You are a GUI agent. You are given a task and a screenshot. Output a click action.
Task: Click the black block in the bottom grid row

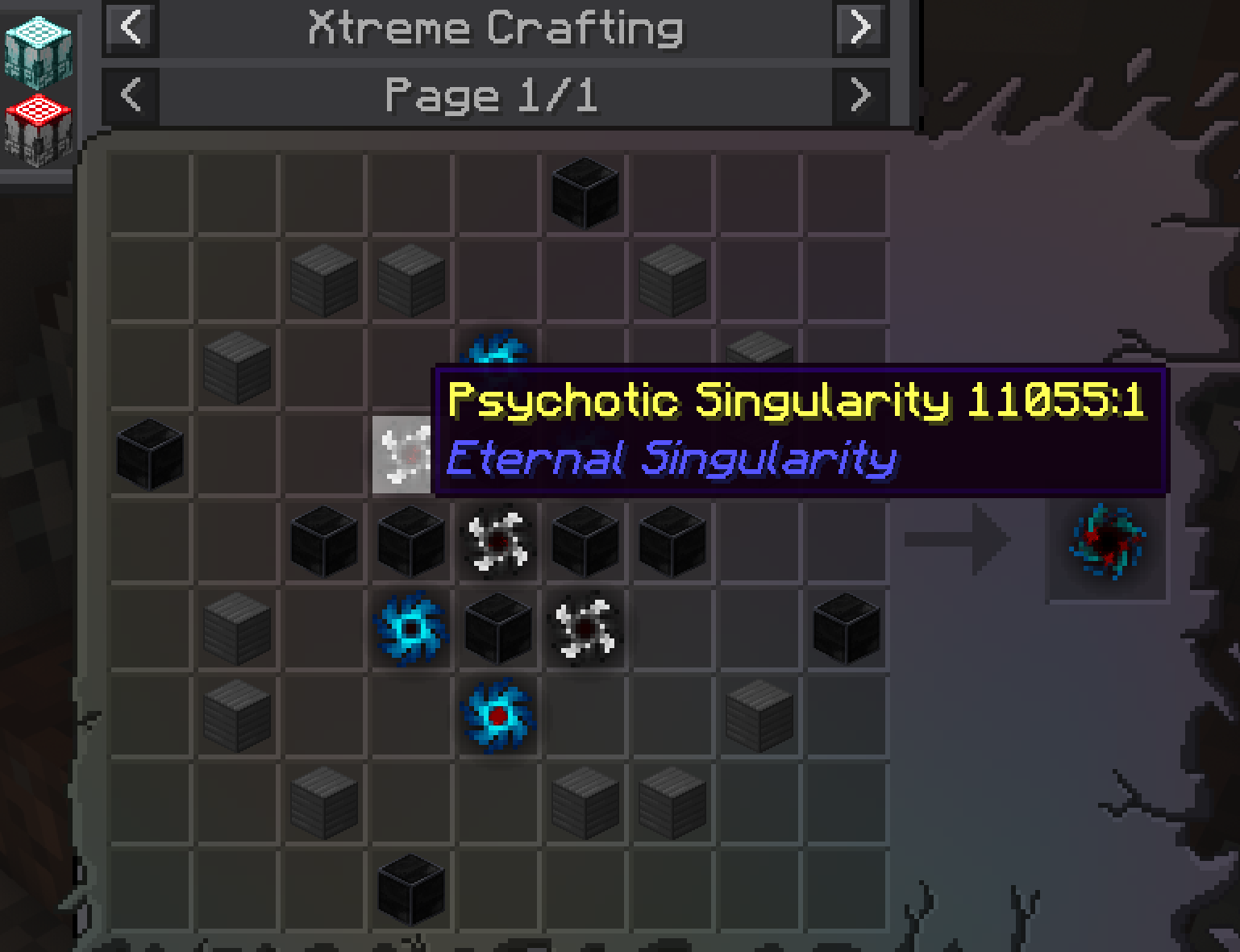(x=410, y=891)
